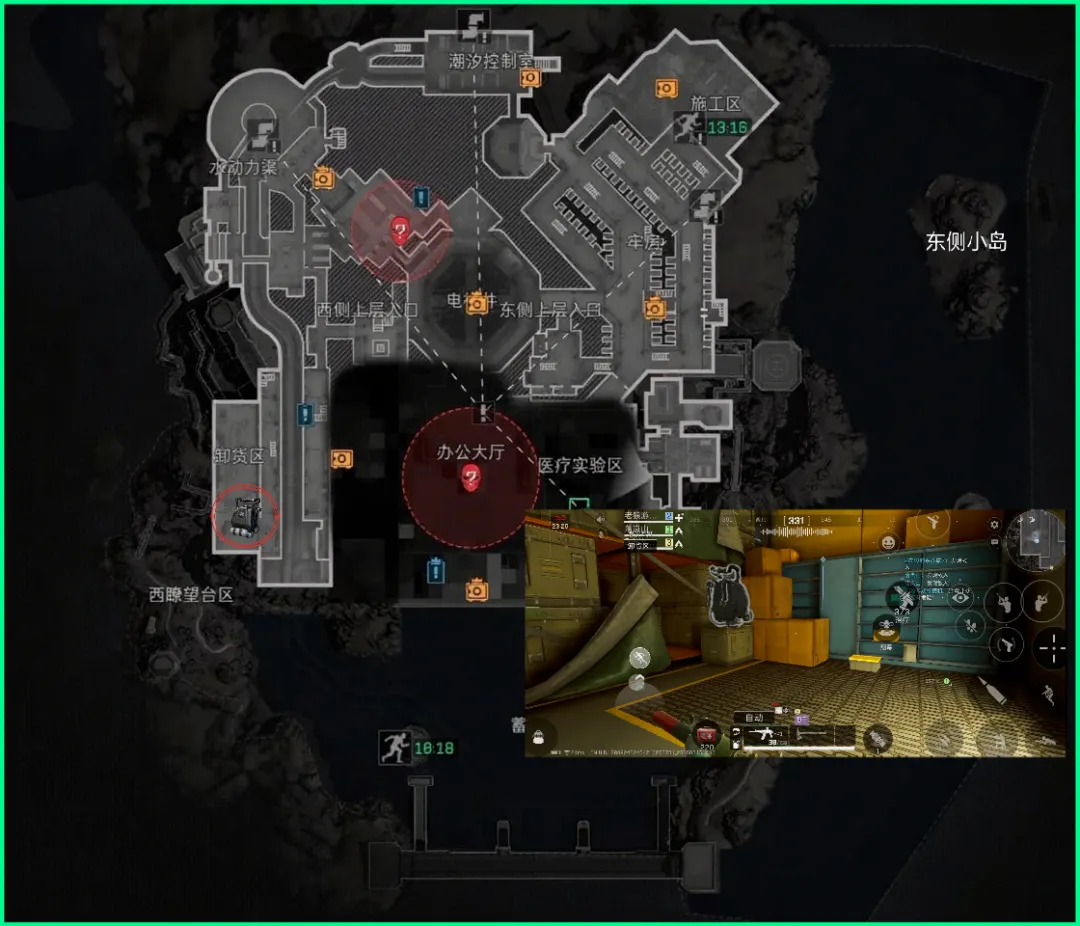1080x926 pixels.
Task: Open the emoji smiley button
Action: click(887, 543)
